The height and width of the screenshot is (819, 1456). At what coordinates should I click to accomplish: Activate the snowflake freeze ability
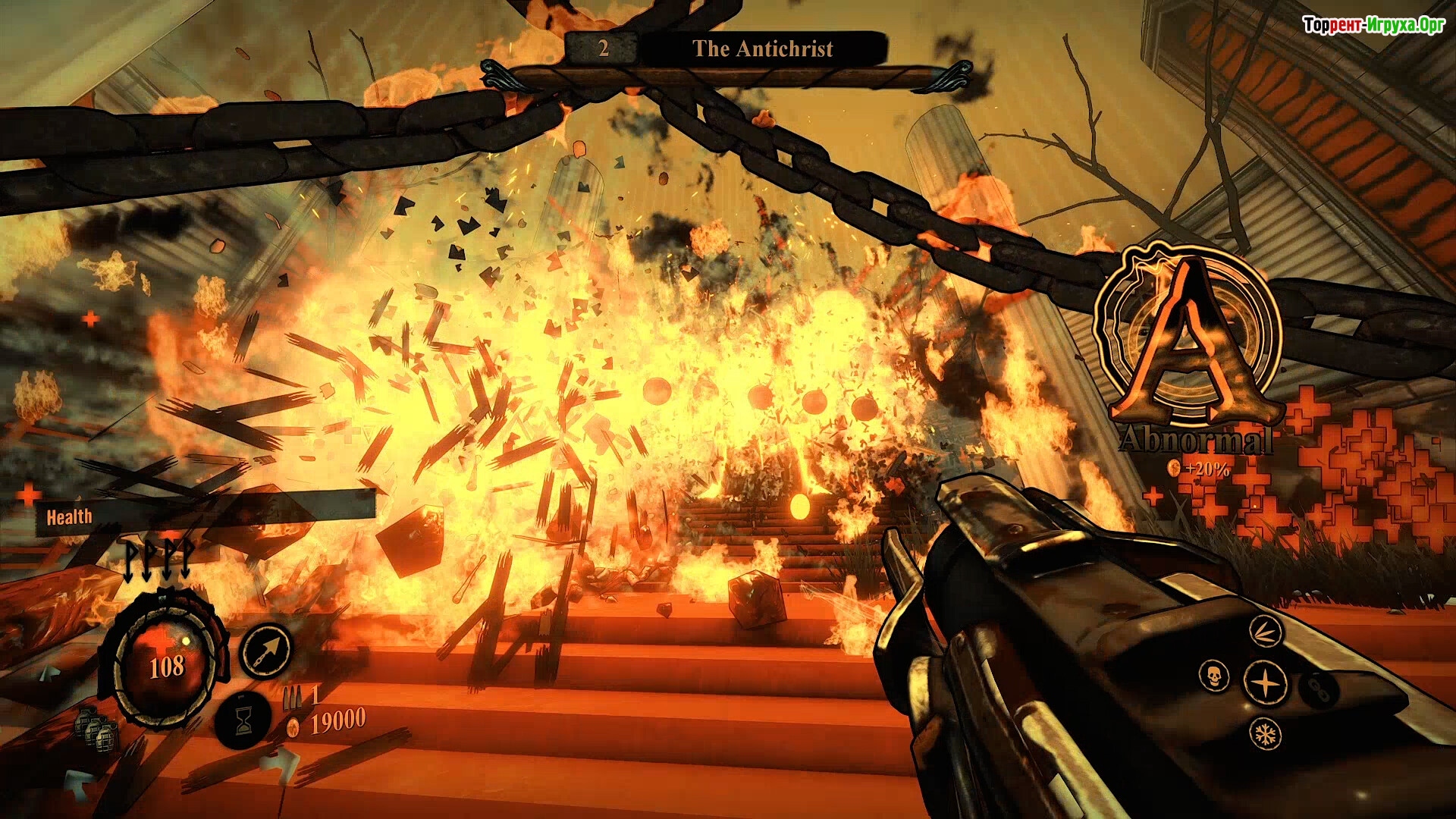(x=1265, y=733)
